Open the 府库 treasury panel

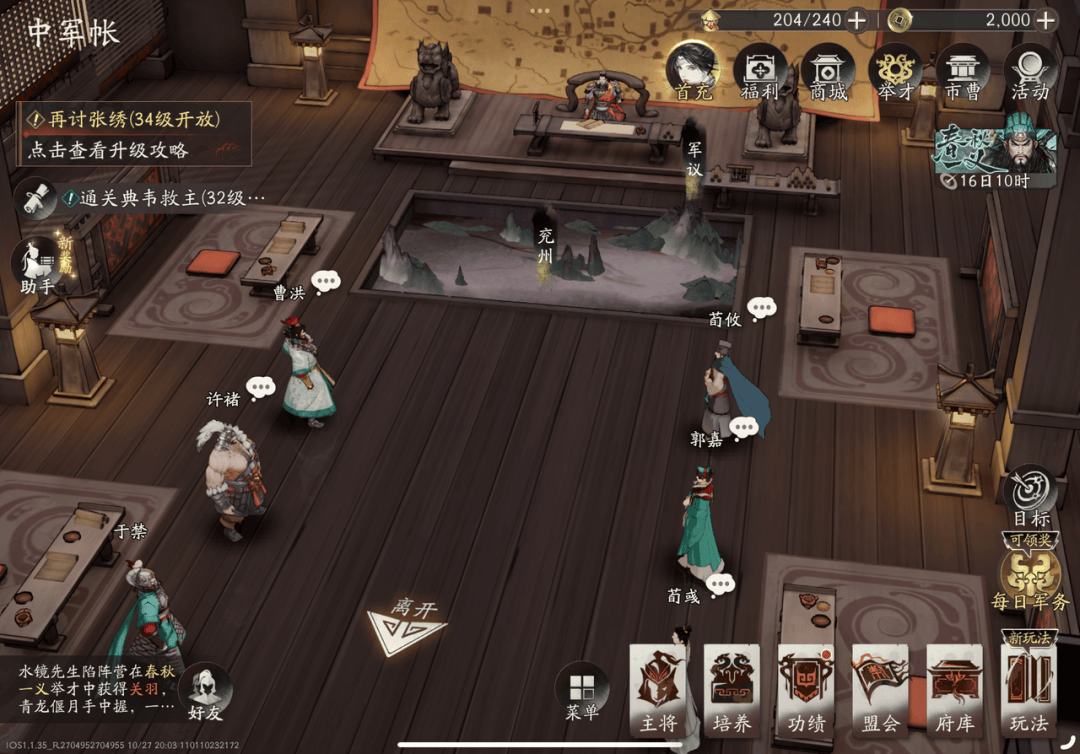(955, 692)
